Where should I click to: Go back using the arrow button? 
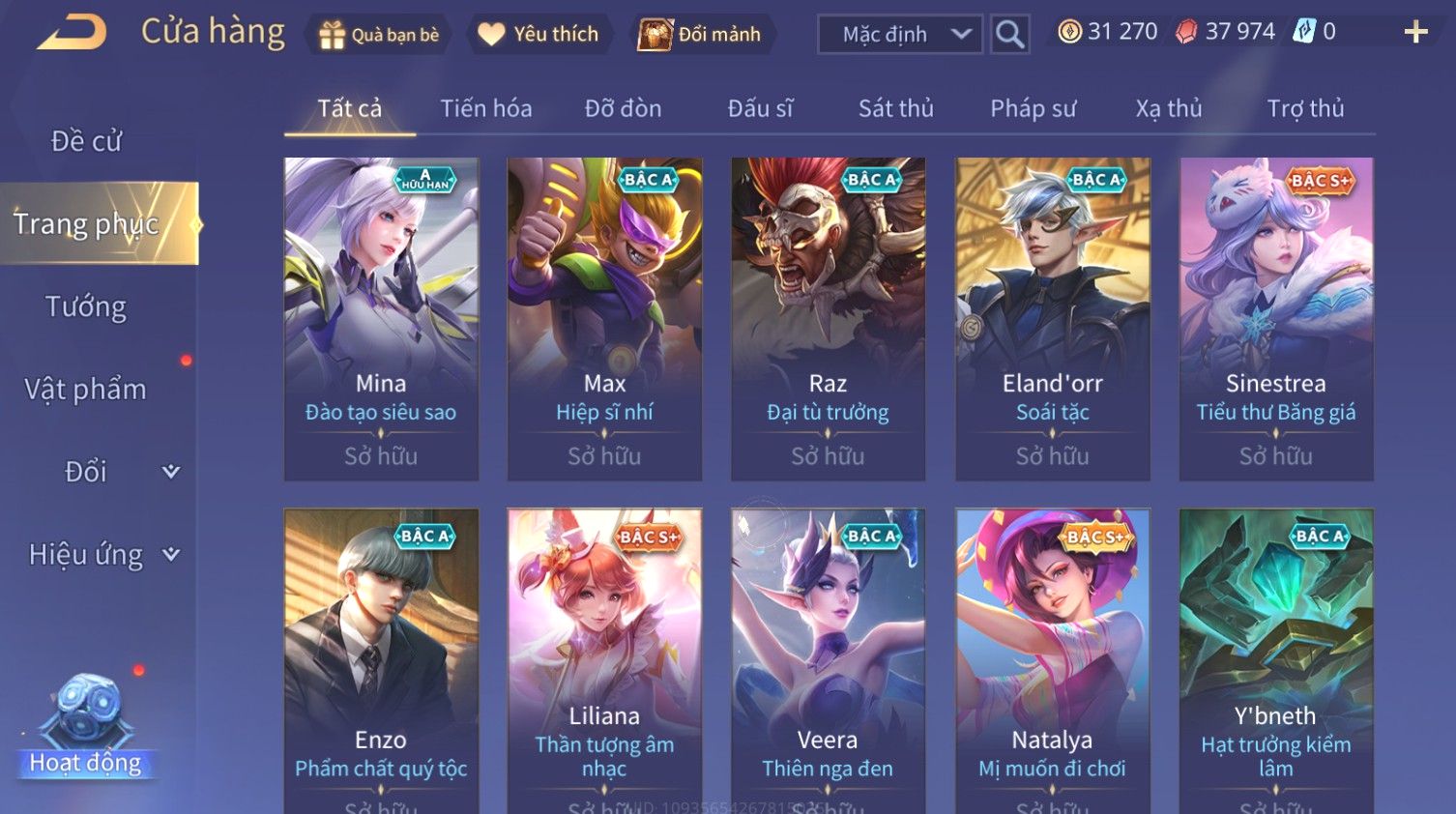(x=73, y=32)
